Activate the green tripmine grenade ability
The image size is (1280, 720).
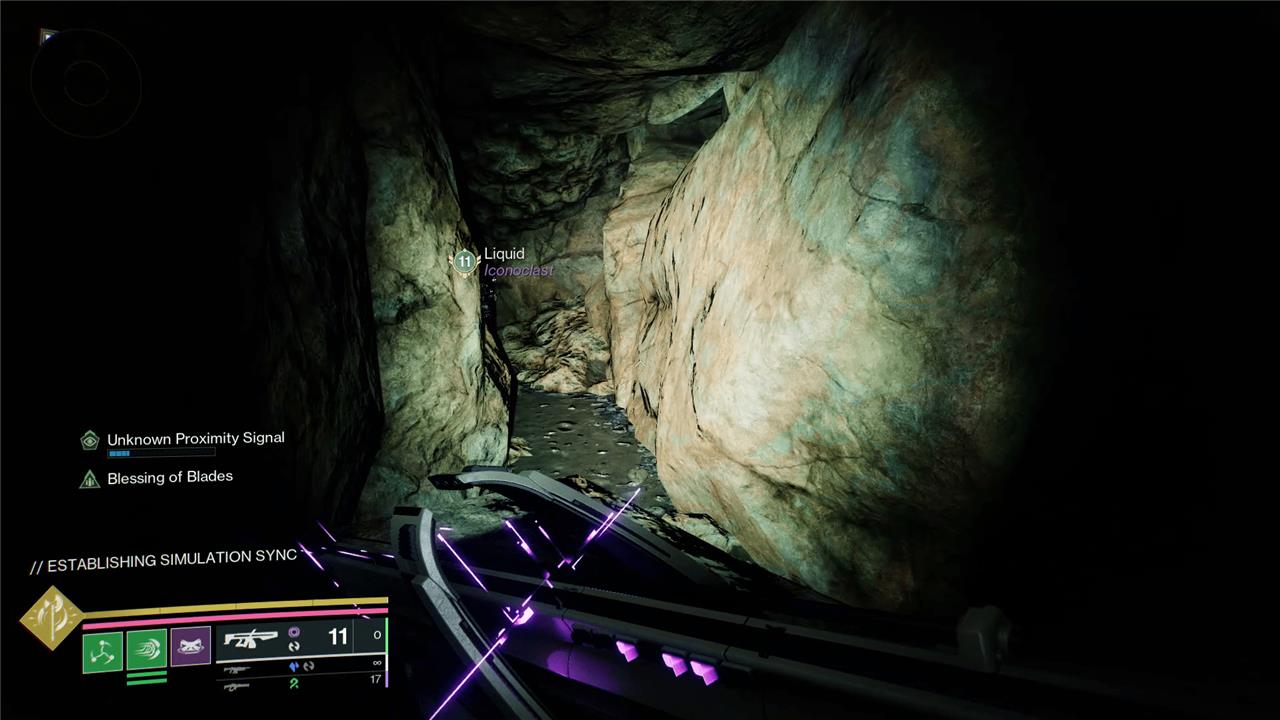point(103,651)
